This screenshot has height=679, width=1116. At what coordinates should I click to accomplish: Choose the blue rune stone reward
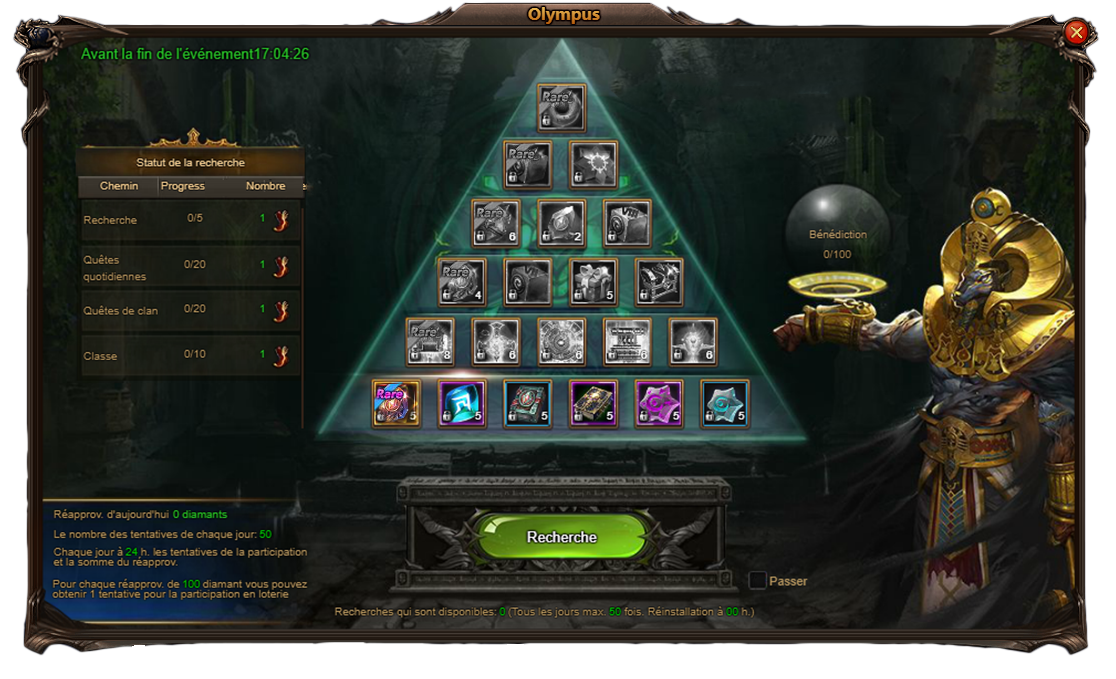[462, 404]
